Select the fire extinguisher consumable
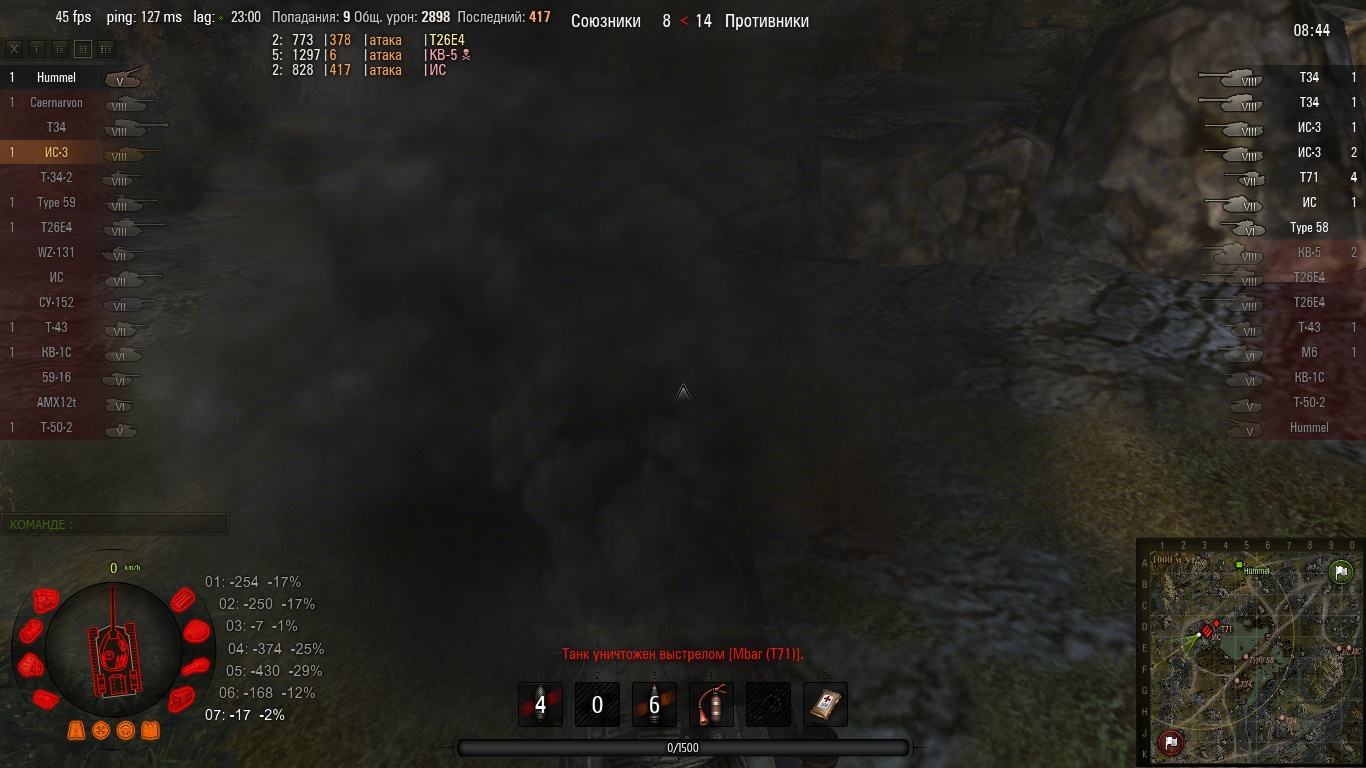 point(711,705)
